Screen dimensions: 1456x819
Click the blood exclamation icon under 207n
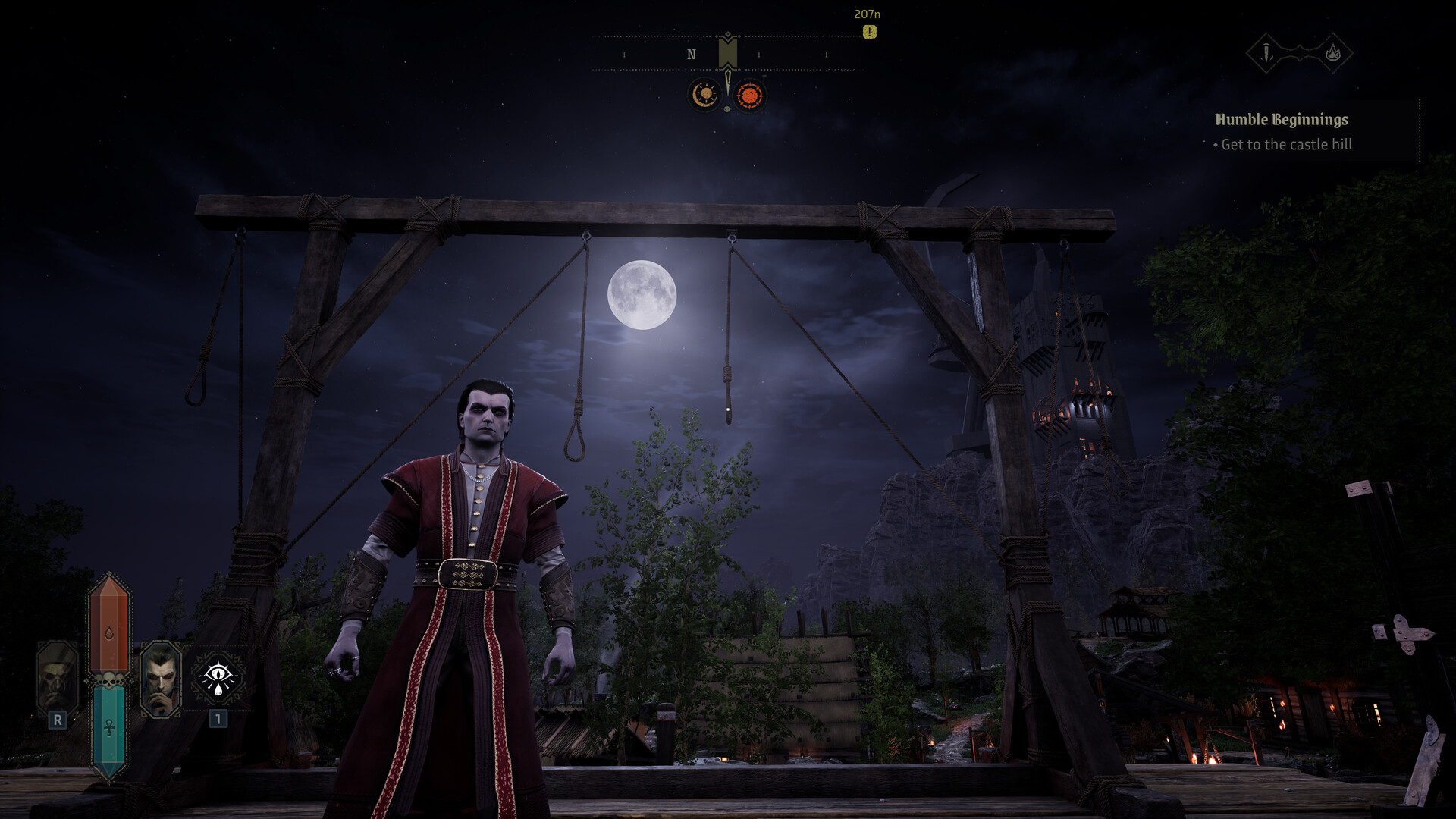(869, 31)
